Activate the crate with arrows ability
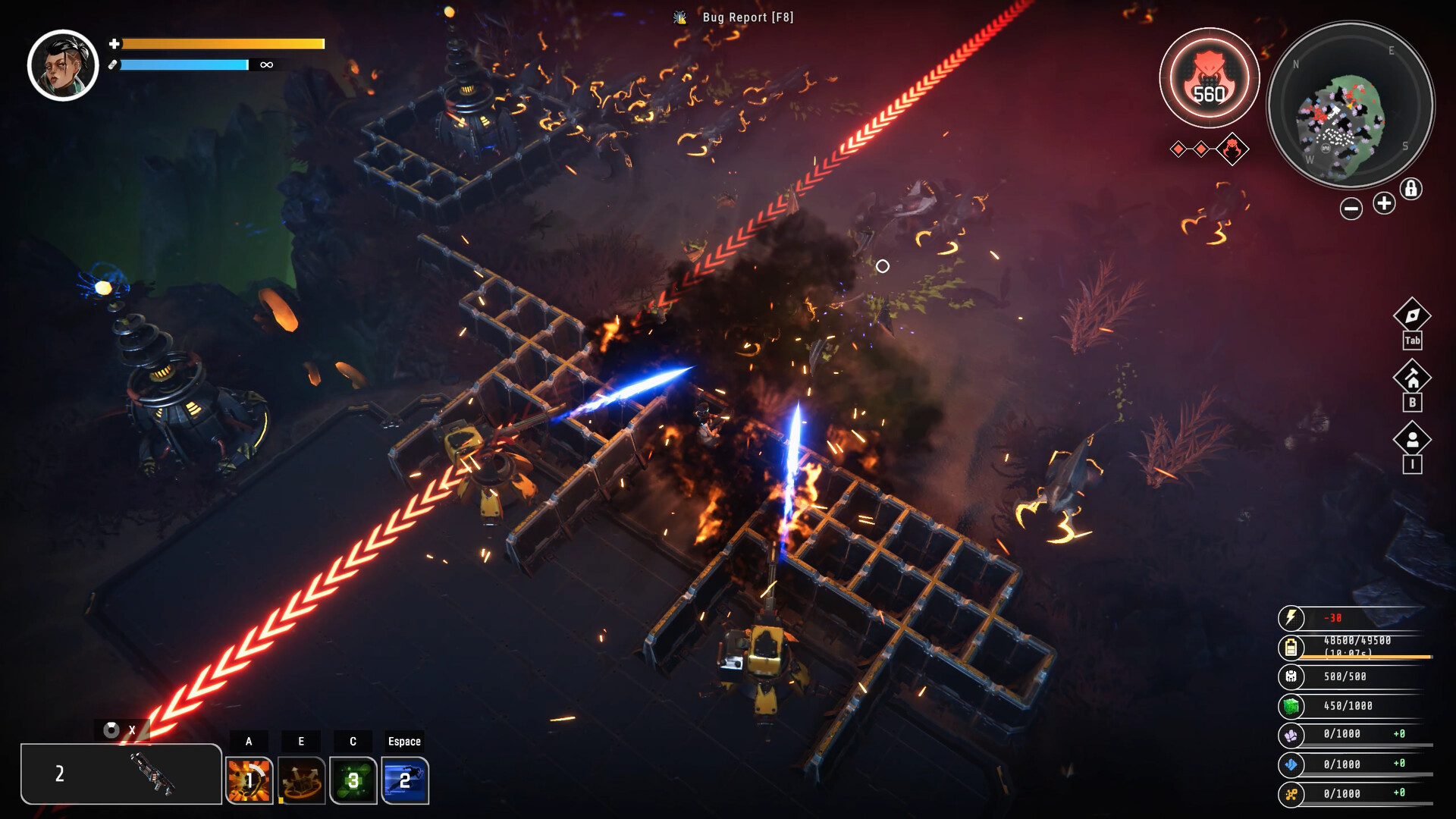Viewport: 1456px width, 819px height. click(301, 780)
